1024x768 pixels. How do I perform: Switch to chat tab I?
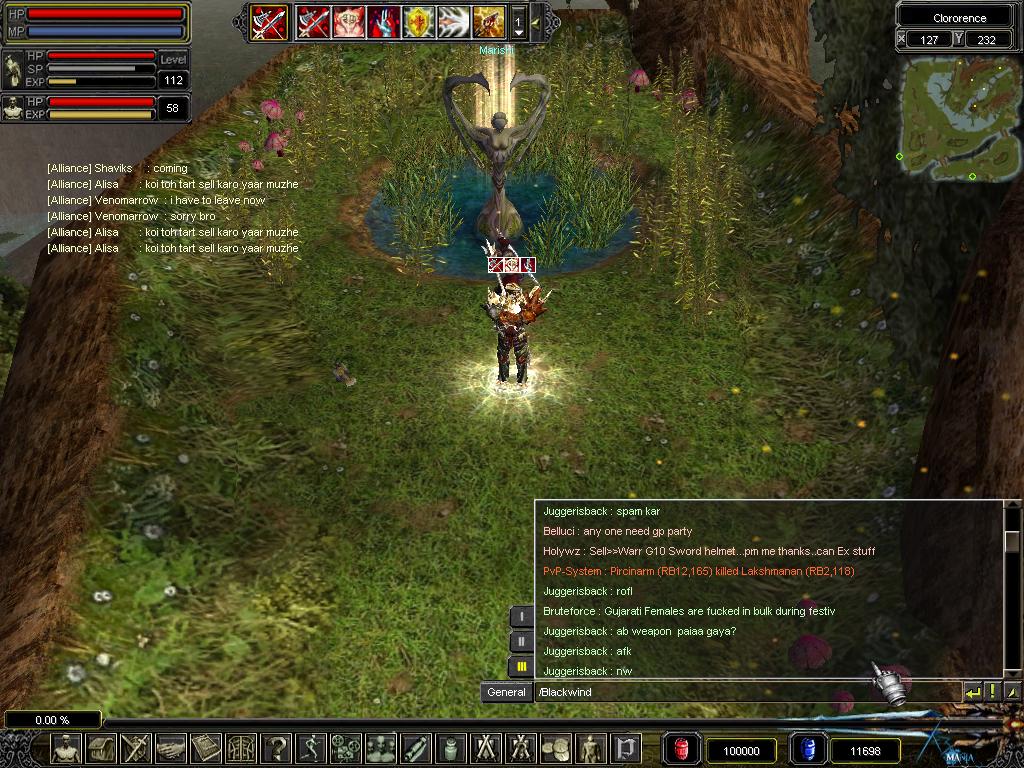[521, 617]
